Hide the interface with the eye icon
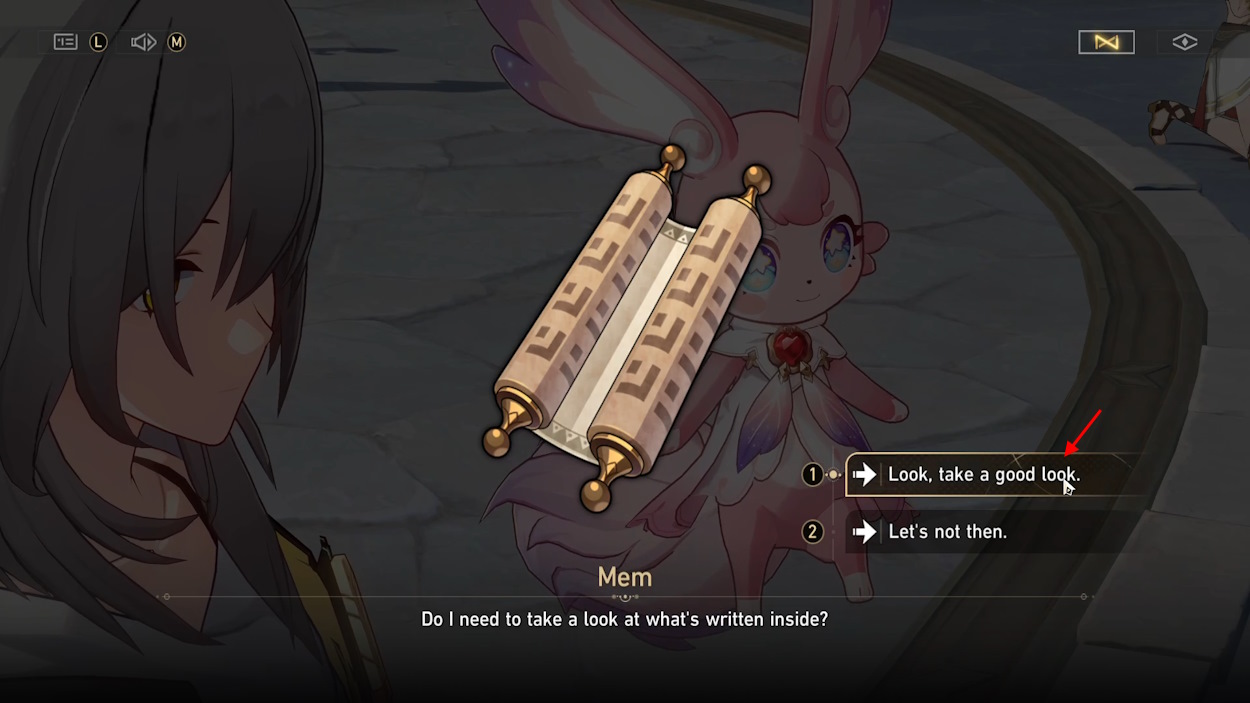This screenshot has width=1250, height=703. 1185,42
